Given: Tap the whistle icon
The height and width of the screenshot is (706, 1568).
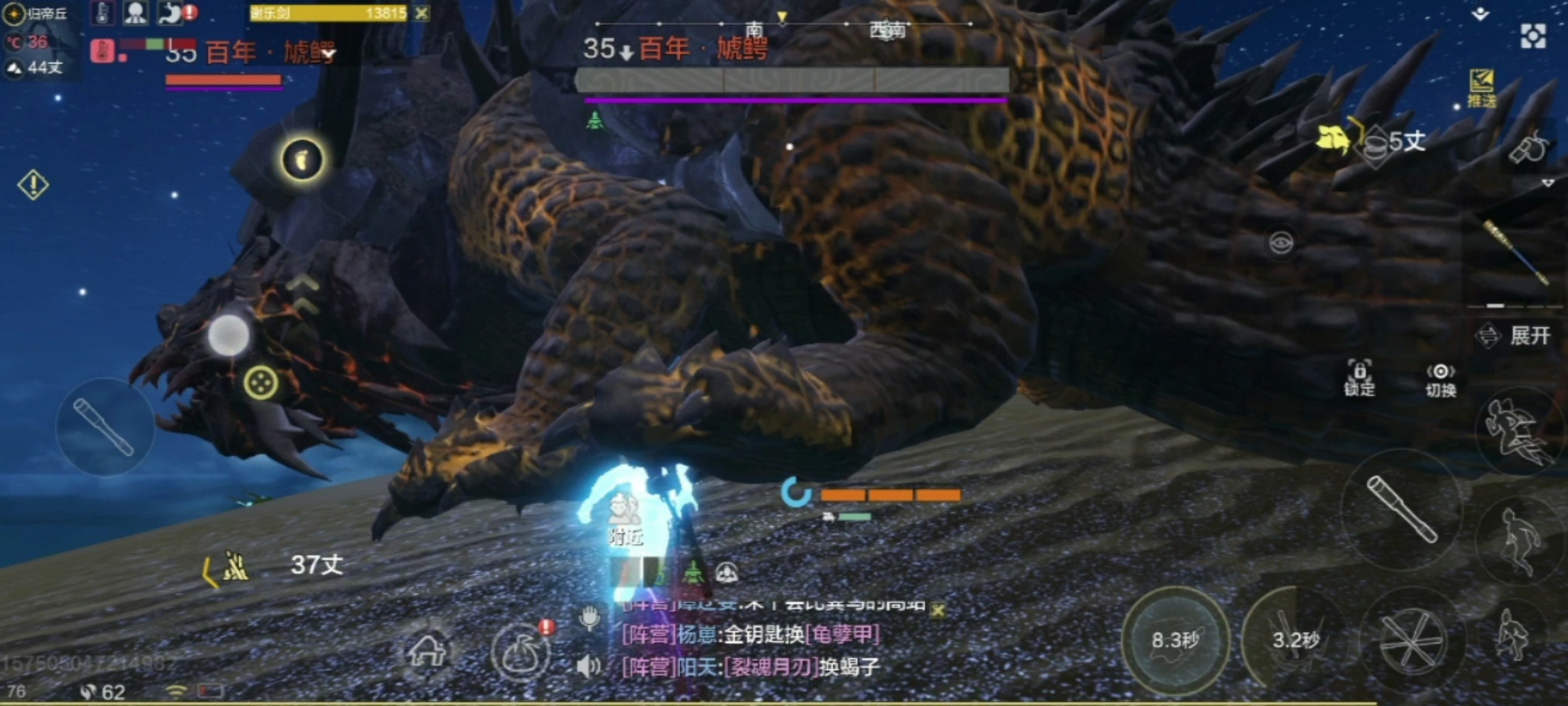Looking at the screenshot, I should 1528,148.
